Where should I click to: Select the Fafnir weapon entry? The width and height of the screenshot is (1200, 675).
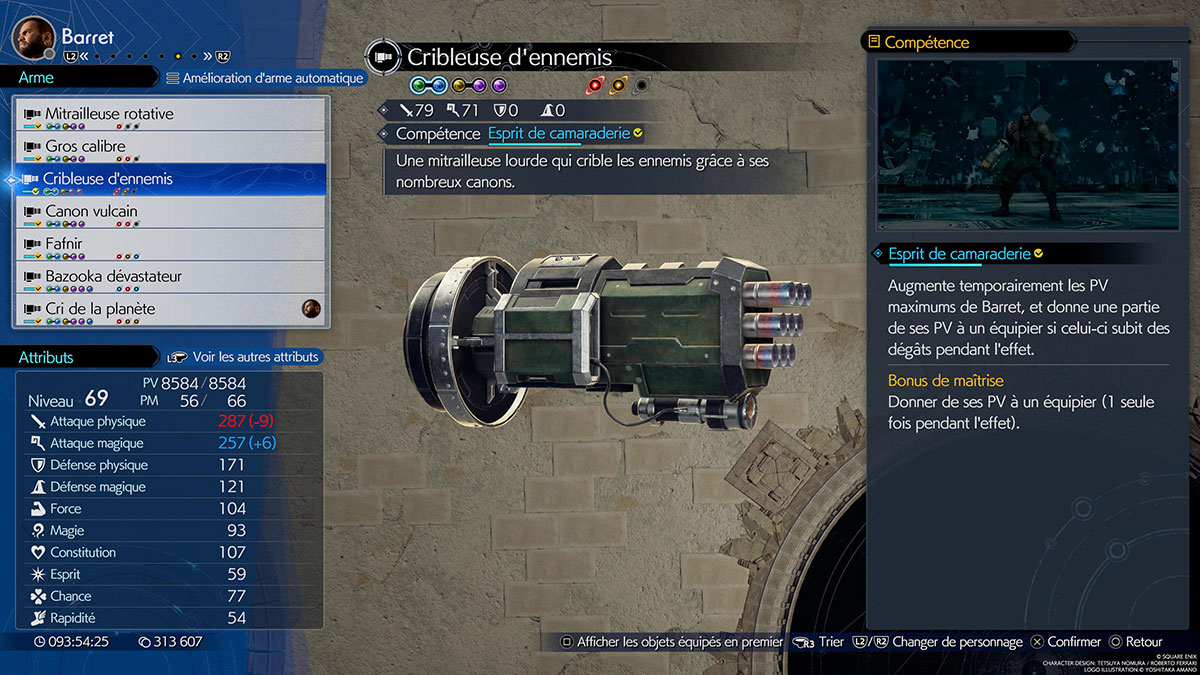(x=170, y=244)
